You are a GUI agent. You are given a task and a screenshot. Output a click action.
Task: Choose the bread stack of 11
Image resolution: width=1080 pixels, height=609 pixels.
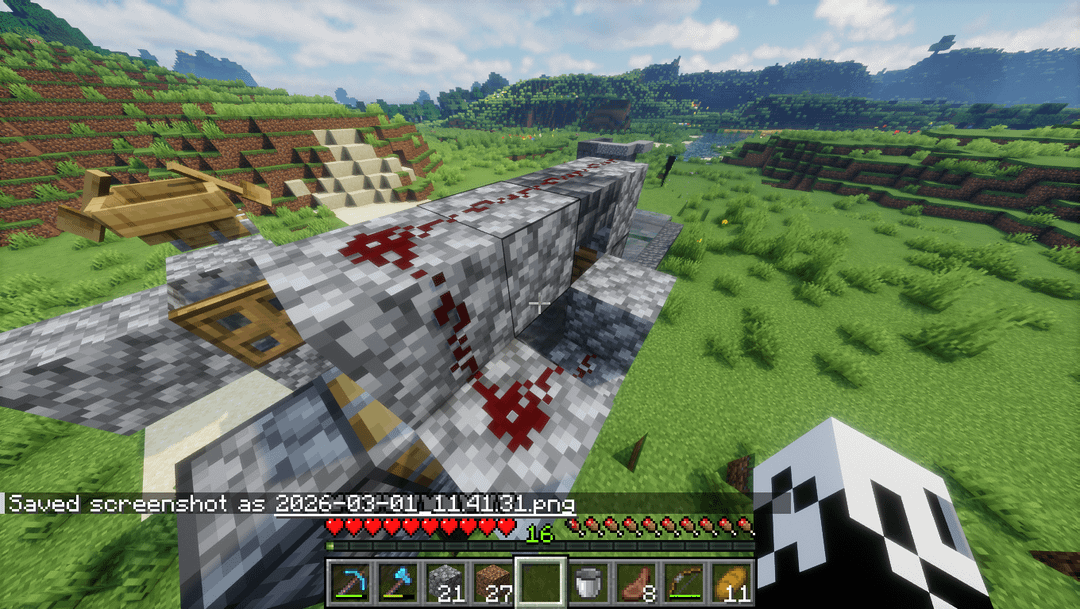click(732, 582)
